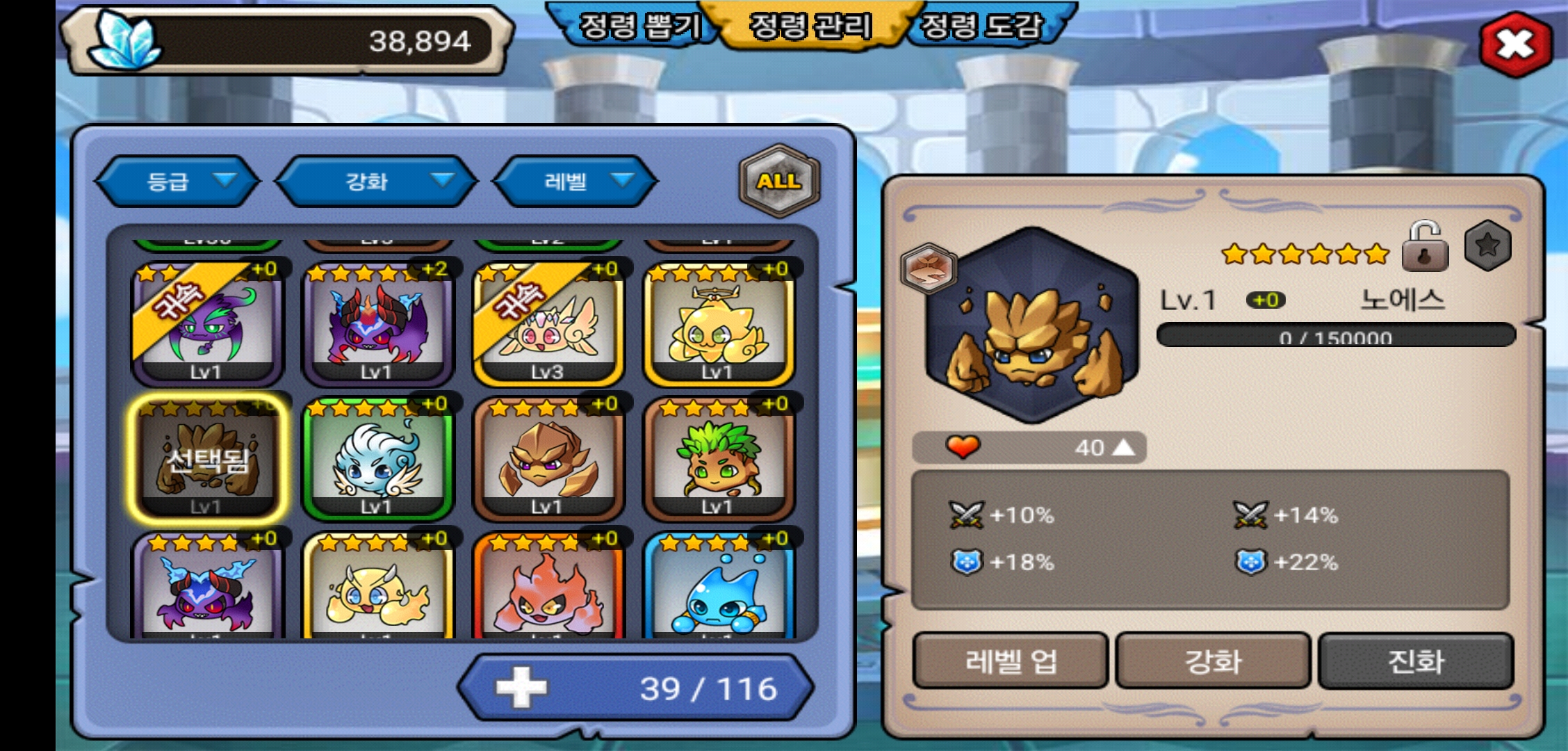Image resolution: width=1568 pixels, height=751 pixels.
Task: Tap the 레벨 업 button
Action: tap(1010, 661)
